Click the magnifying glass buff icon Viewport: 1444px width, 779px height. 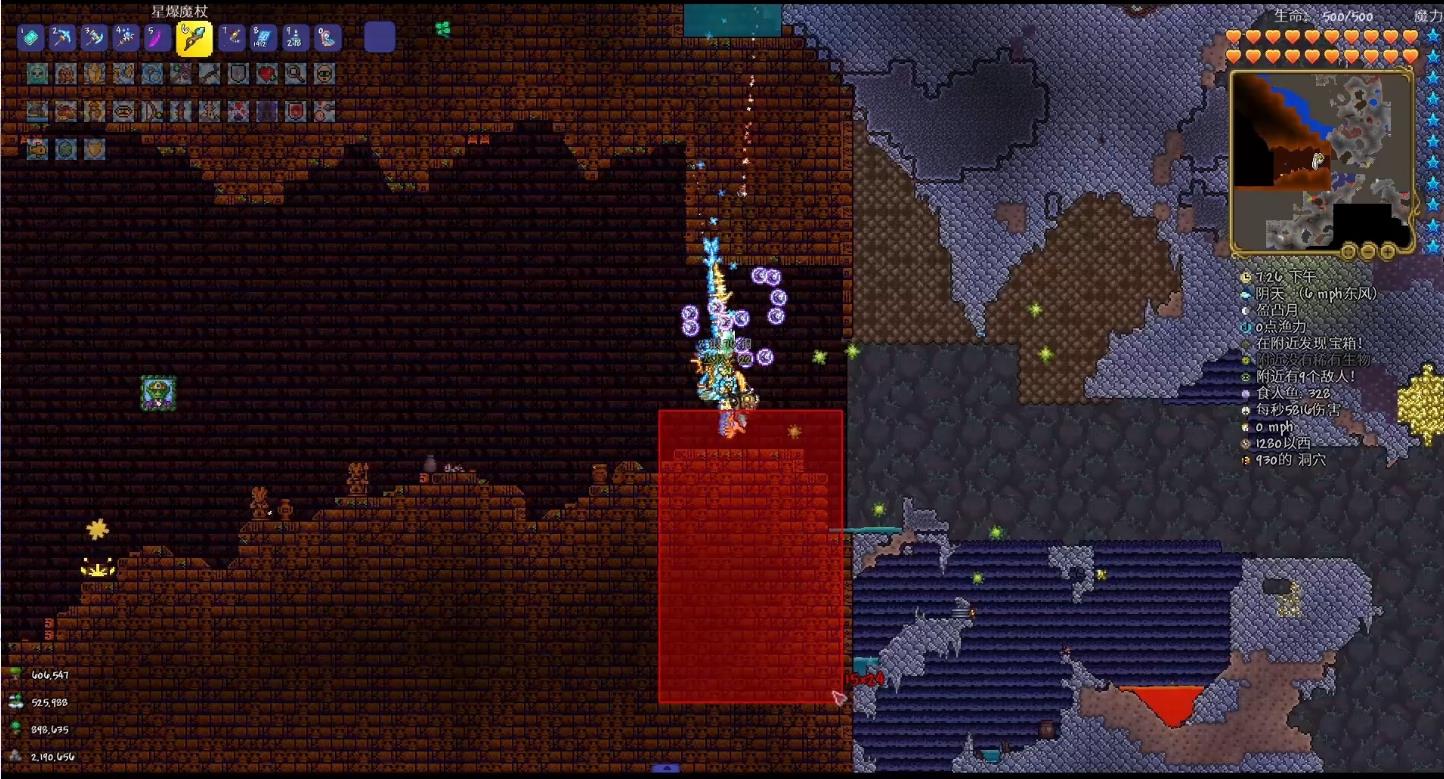[296, 74]
